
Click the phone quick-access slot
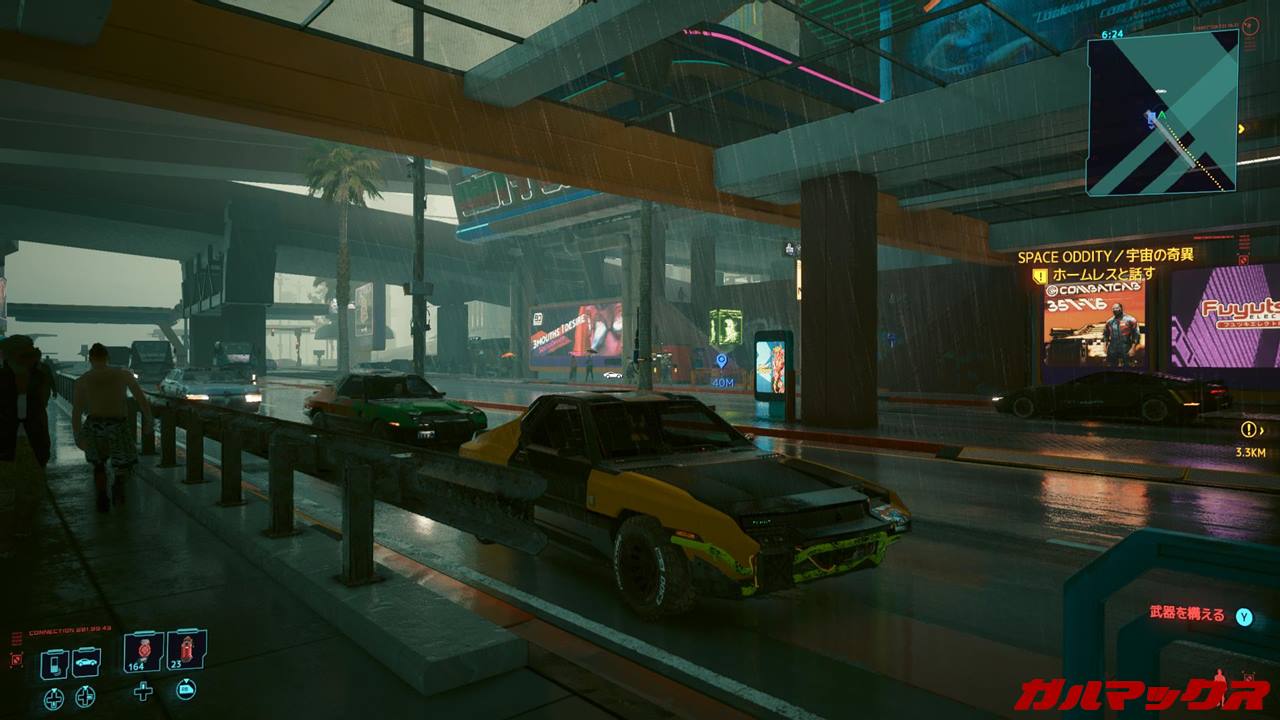tap(54, 663)
